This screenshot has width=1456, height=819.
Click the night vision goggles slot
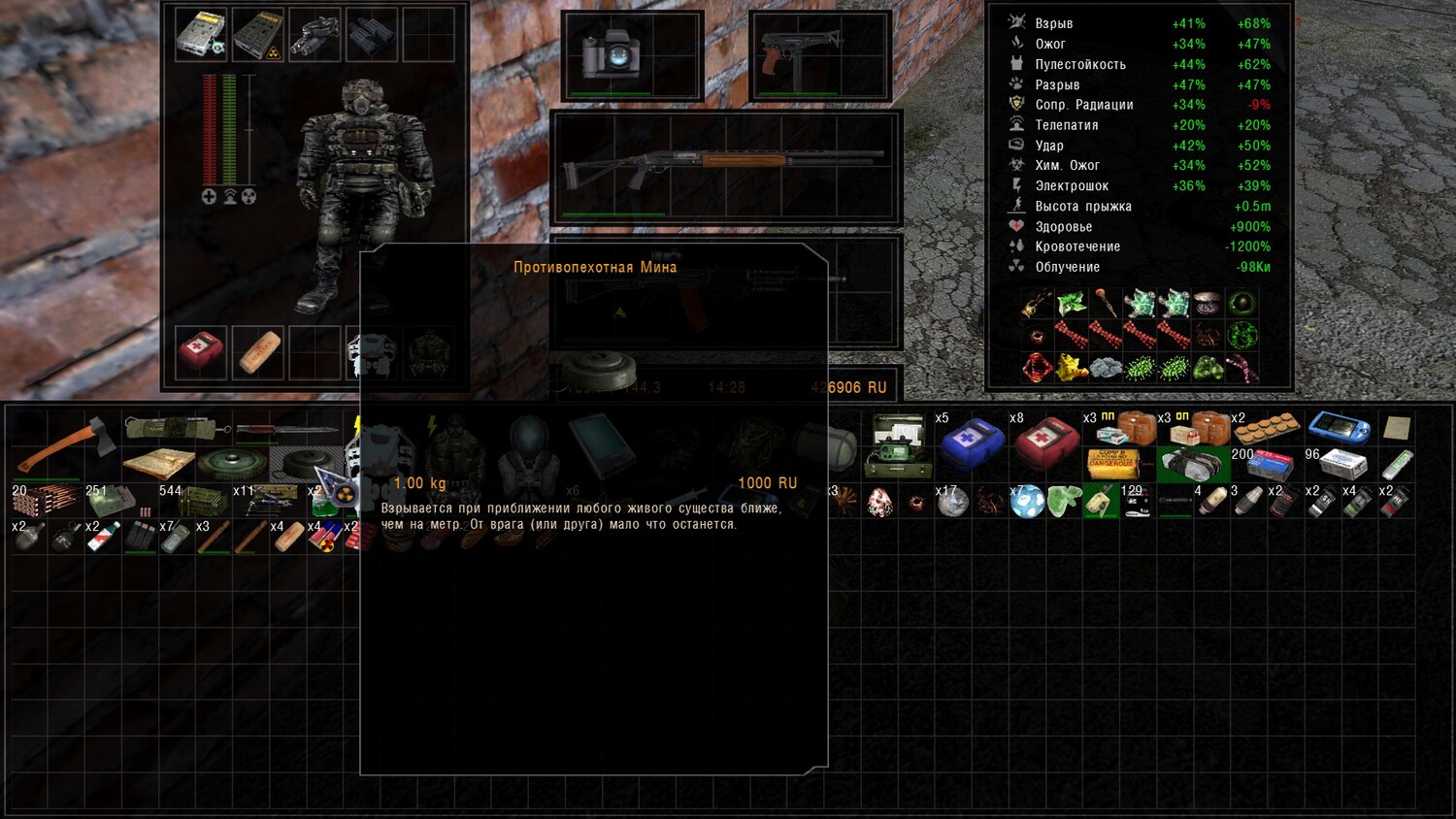tap(314, 34)
